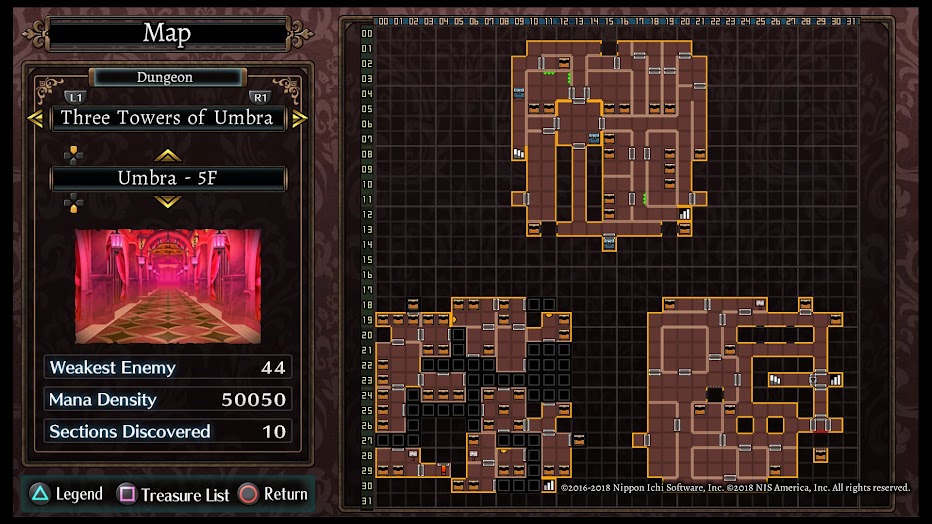Screen dimensions: 932x524
Task: Choose Return to leave the map
Action: coord(273,494)
